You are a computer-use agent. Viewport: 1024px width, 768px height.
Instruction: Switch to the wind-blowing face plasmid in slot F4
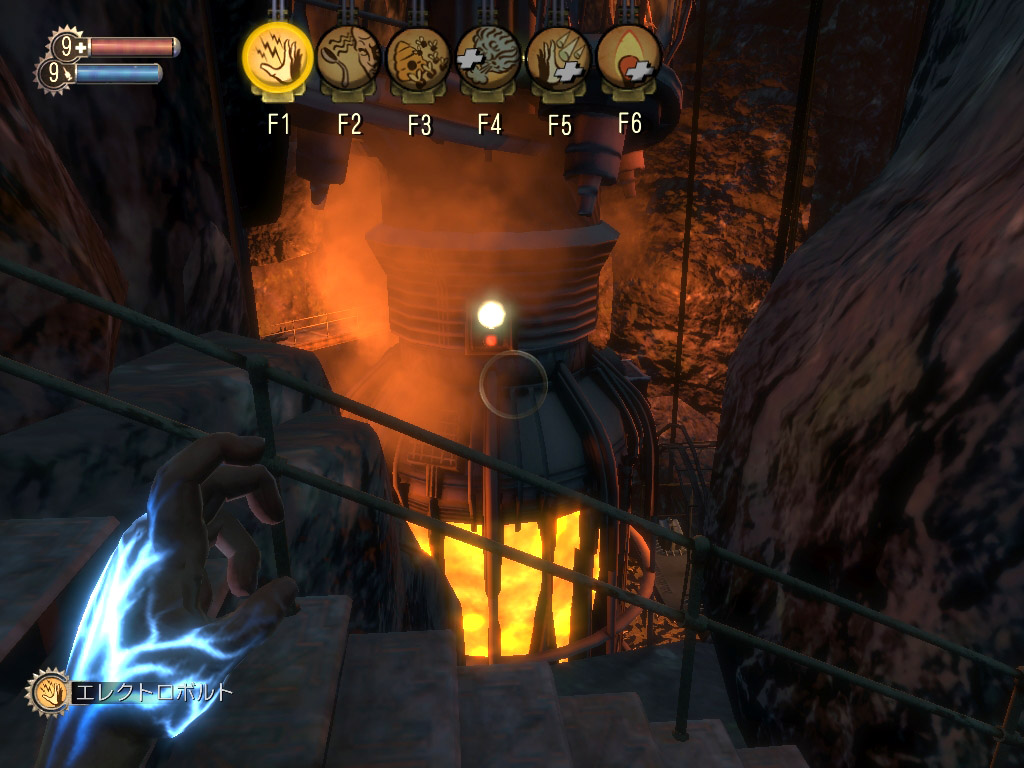tap(489, 59)
